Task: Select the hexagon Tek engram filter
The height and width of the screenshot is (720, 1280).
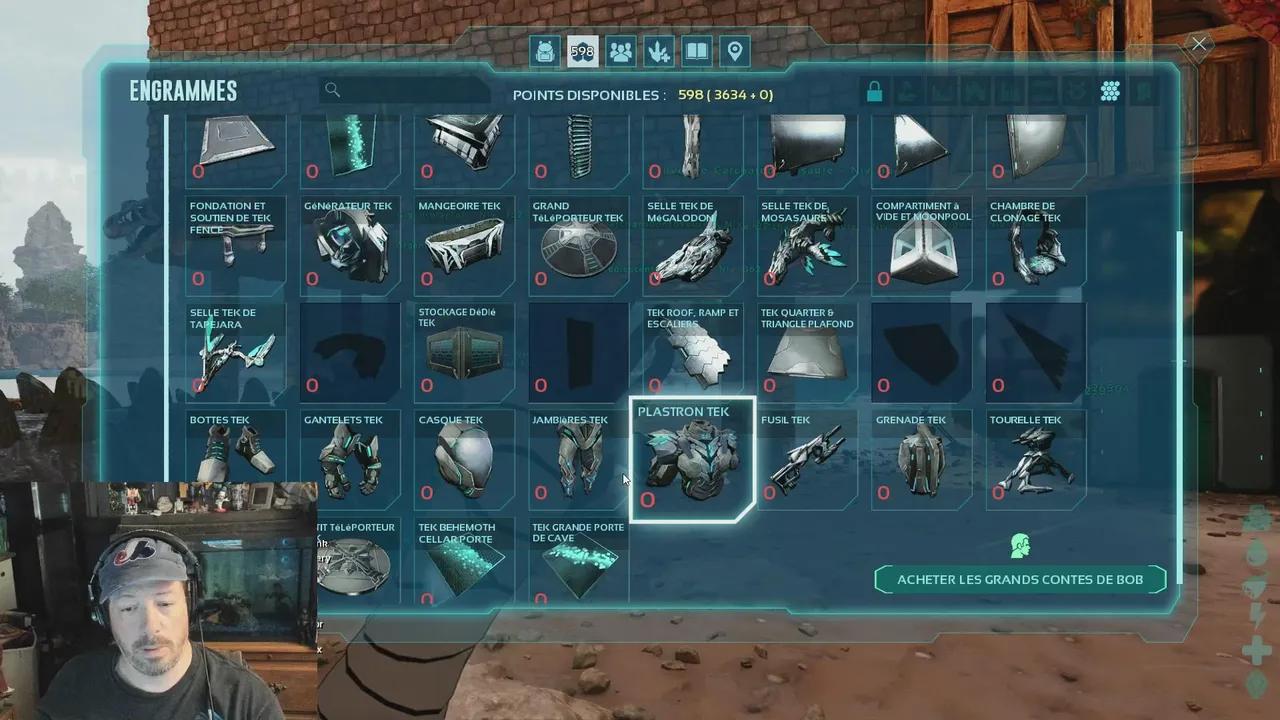Action: pos(1110,92)
